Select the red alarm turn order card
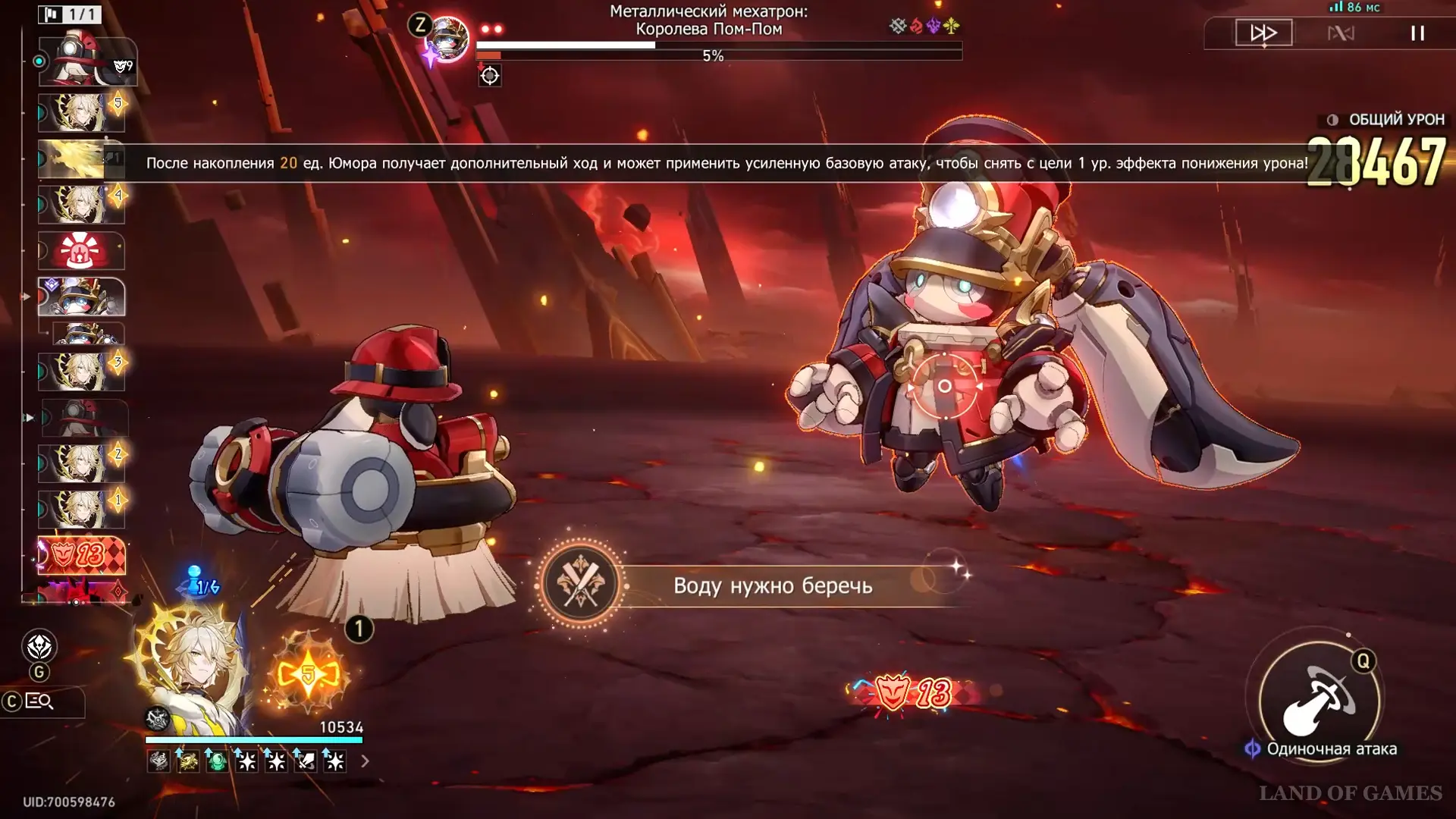1456x819 pixels. click(x=81, y=251)
